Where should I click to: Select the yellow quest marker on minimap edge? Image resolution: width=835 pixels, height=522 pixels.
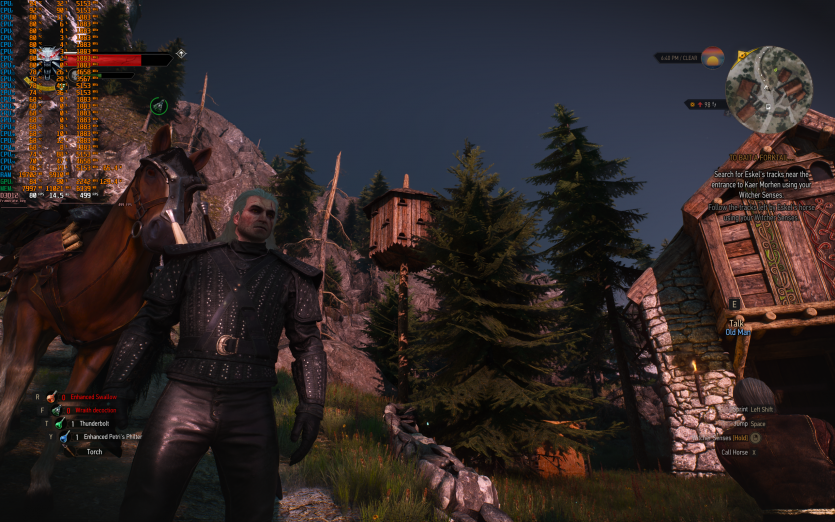pos(742,55)
